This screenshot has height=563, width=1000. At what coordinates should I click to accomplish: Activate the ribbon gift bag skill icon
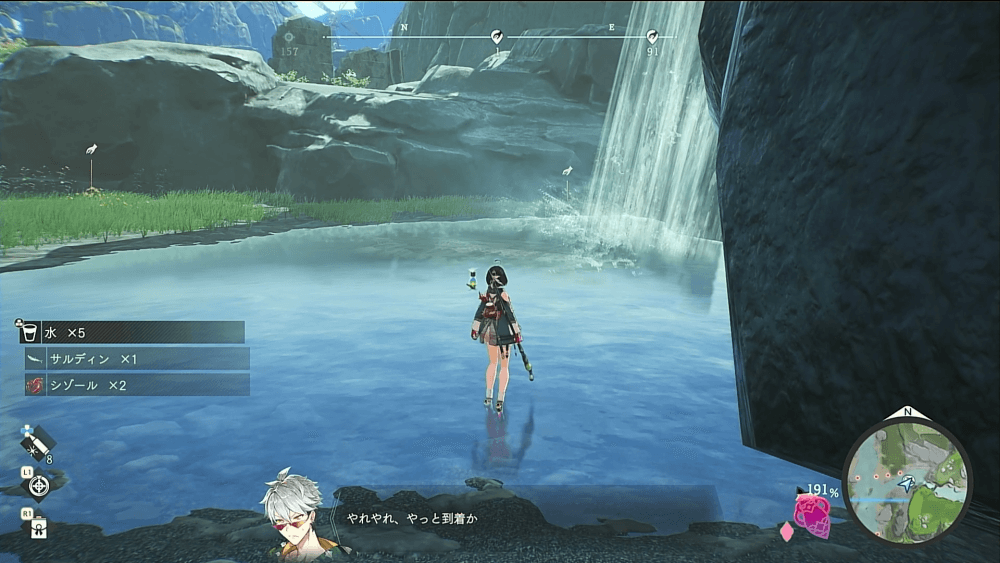pyautogui.click(x=39, y=527)
